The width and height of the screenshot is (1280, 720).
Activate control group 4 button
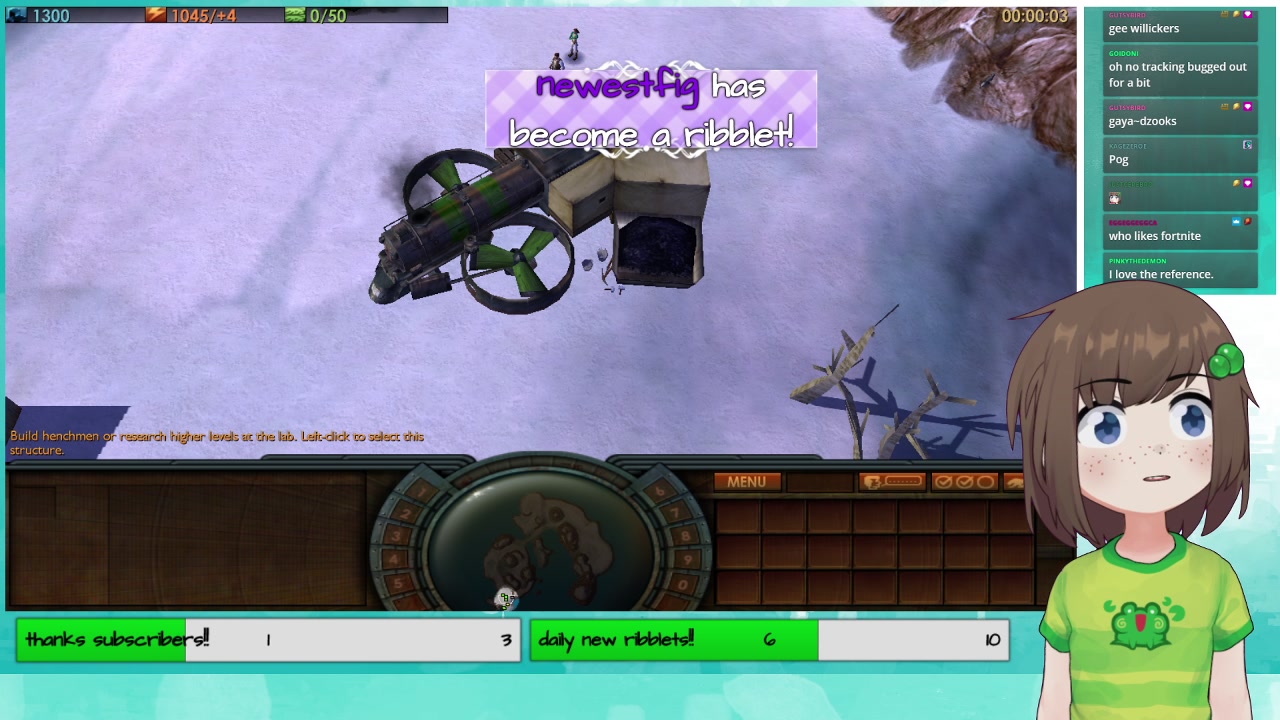pyautogui.click(x=395, y=560)
